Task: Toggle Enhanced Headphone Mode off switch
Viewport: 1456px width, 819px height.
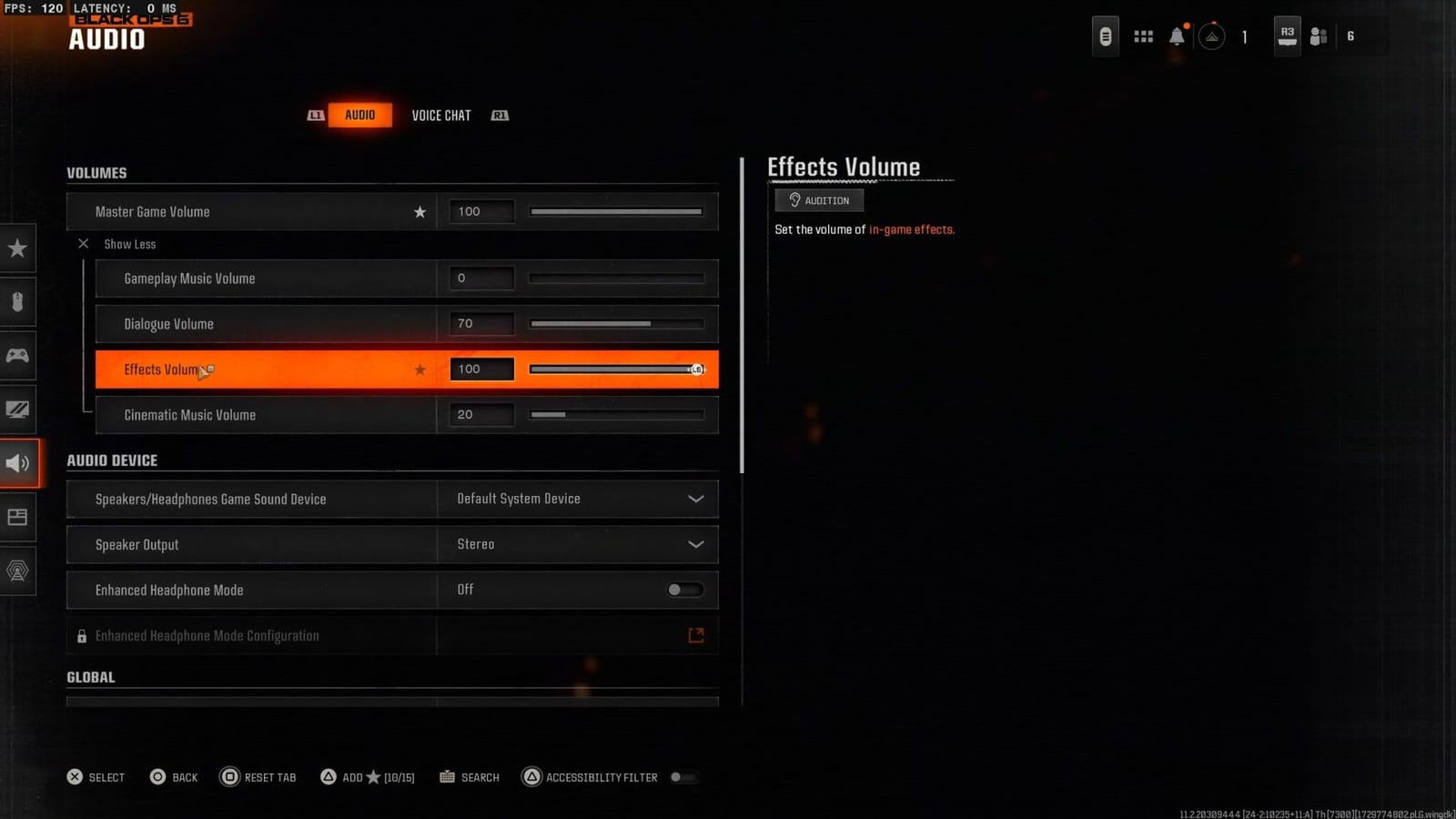Action: [x=684, y=590]
